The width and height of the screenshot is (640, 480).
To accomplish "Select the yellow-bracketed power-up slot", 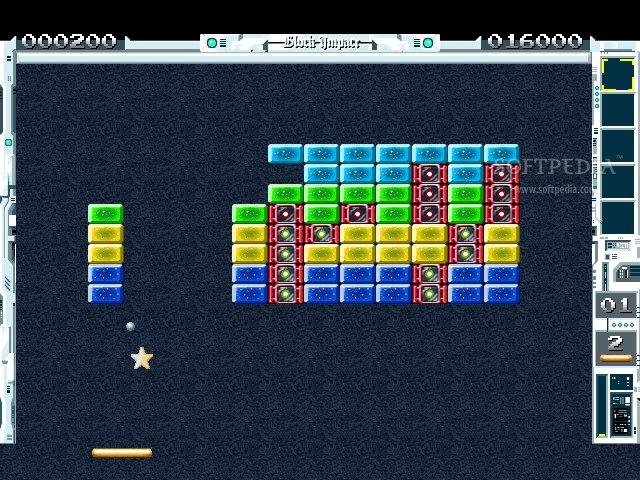I will pyautogui.click(x=617, y=74).
